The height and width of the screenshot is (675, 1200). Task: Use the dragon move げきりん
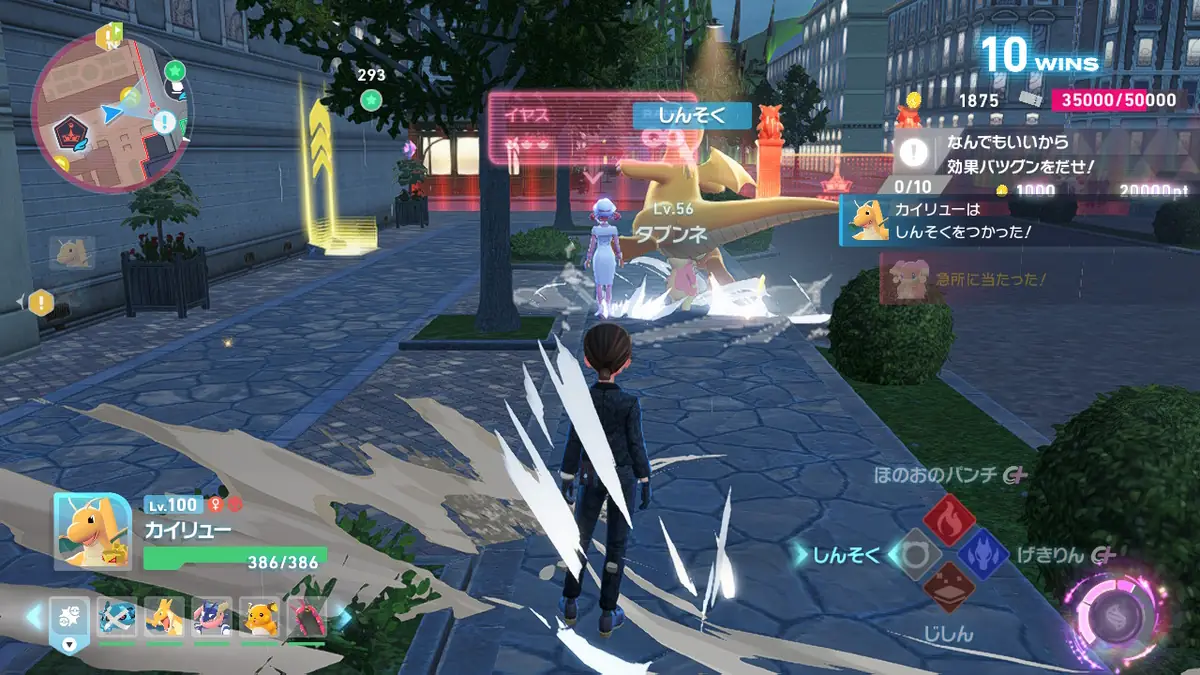983,554
